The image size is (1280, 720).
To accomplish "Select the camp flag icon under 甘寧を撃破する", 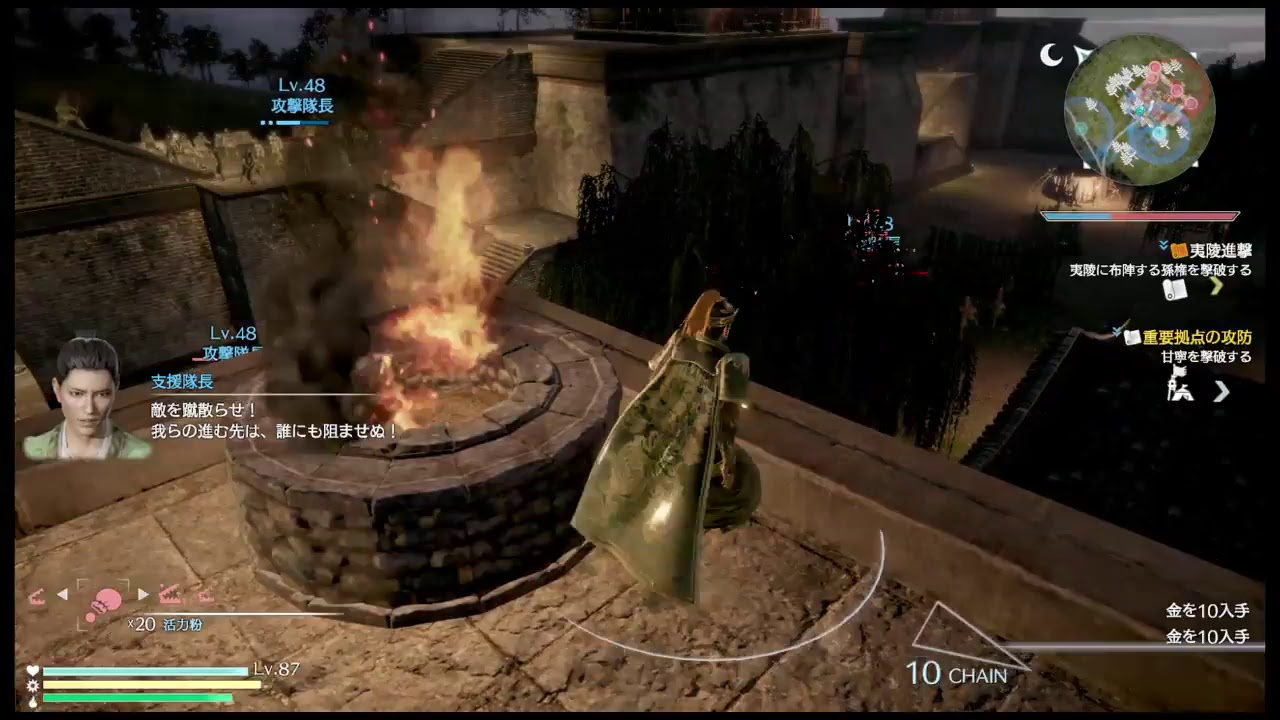I will pos(1179,381).
